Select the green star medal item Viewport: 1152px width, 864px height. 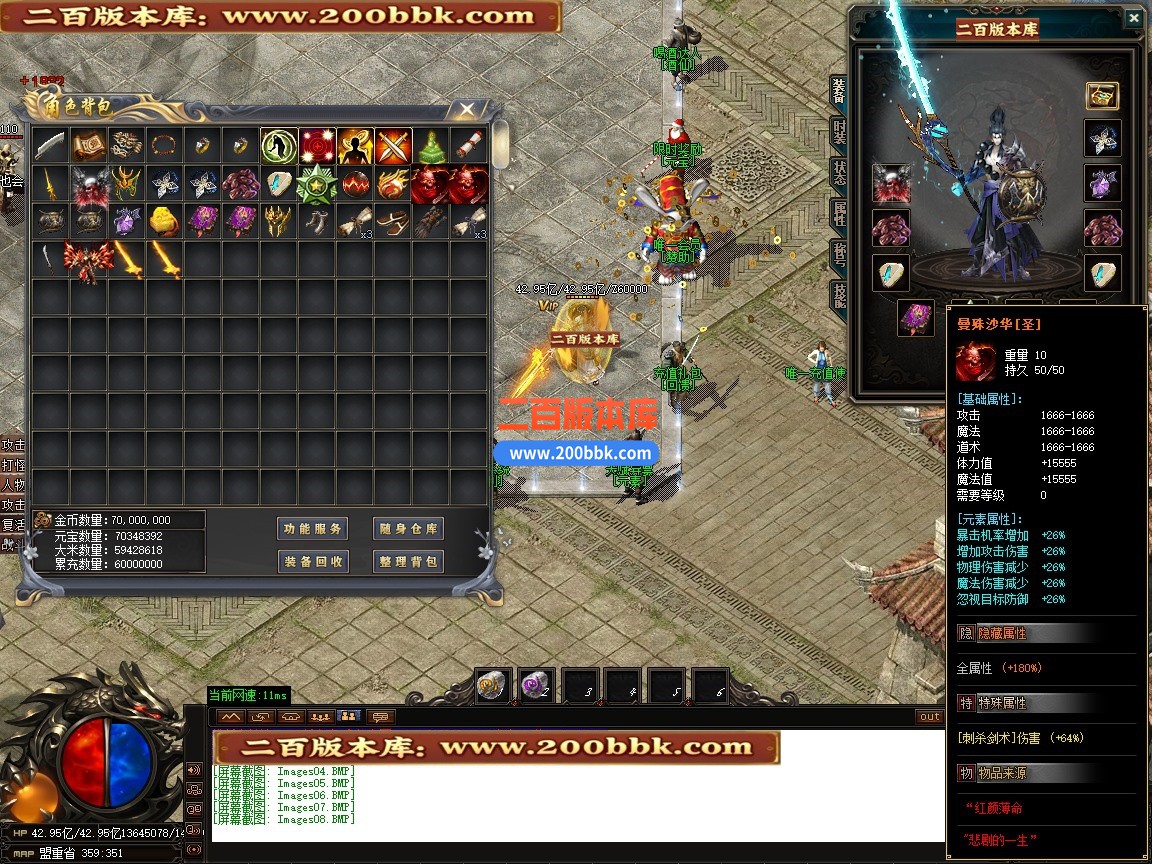tap(317, 184)
